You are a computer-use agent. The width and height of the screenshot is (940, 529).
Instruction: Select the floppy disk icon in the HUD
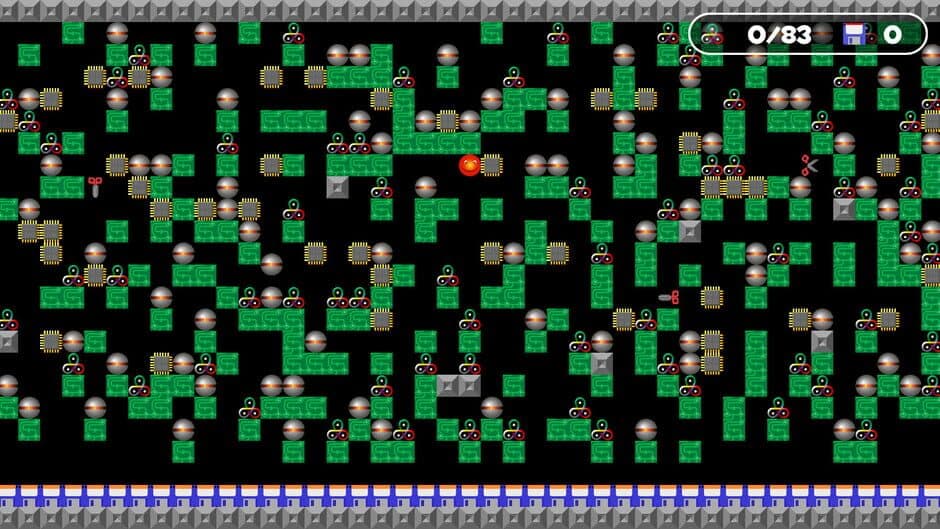(854, 35)
